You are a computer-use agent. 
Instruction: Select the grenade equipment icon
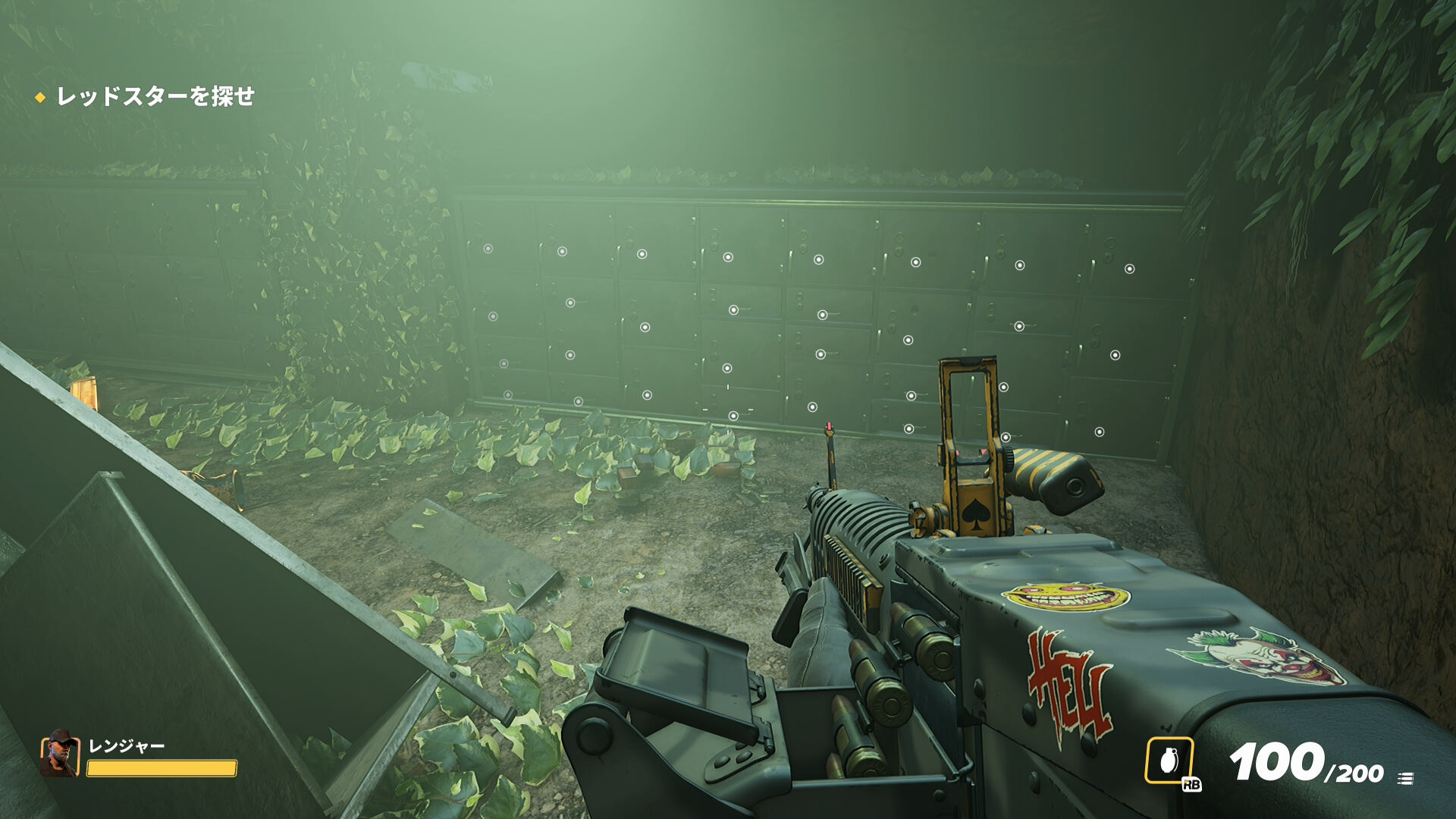1169,760
